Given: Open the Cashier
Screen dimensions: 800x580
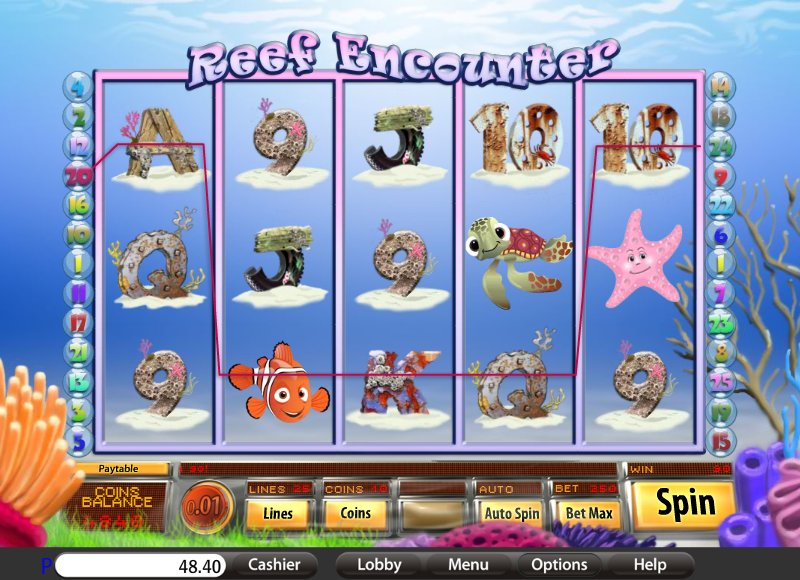Looking at the screenshot, I should [x=274, y=565].
